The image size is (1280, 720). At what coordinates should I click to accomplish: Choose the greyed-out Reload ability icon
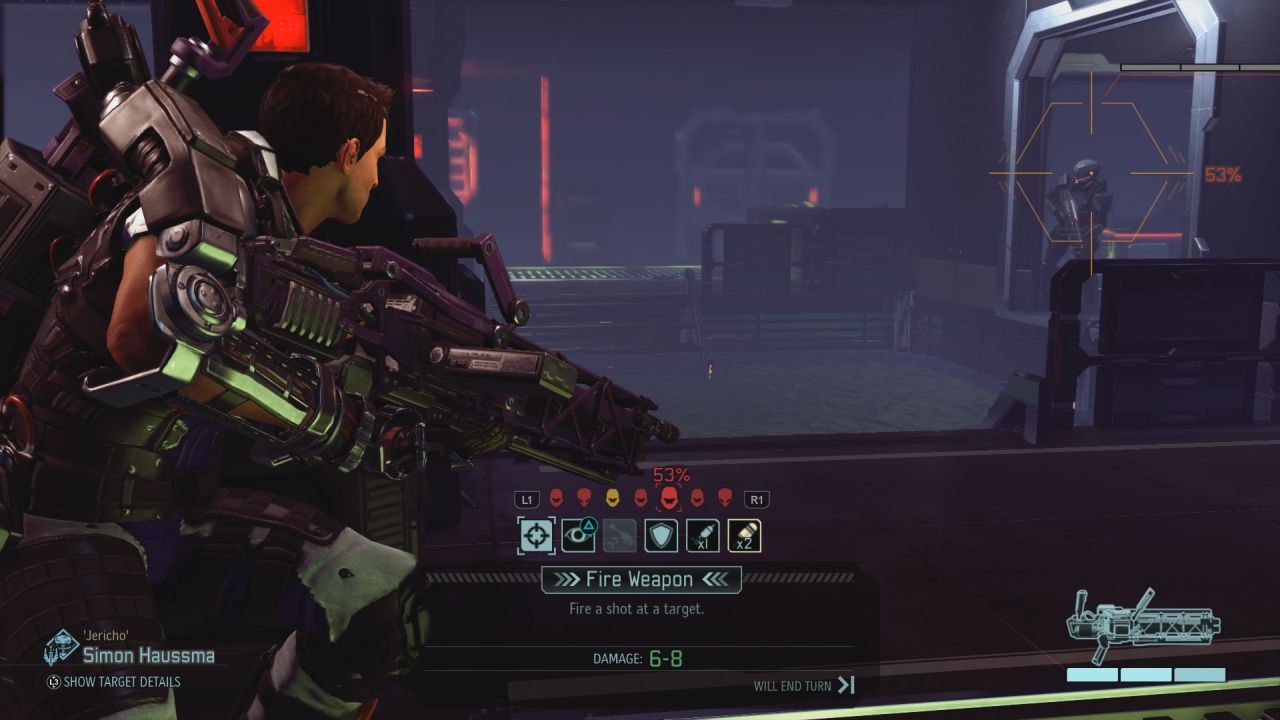(x=620, y=535)
